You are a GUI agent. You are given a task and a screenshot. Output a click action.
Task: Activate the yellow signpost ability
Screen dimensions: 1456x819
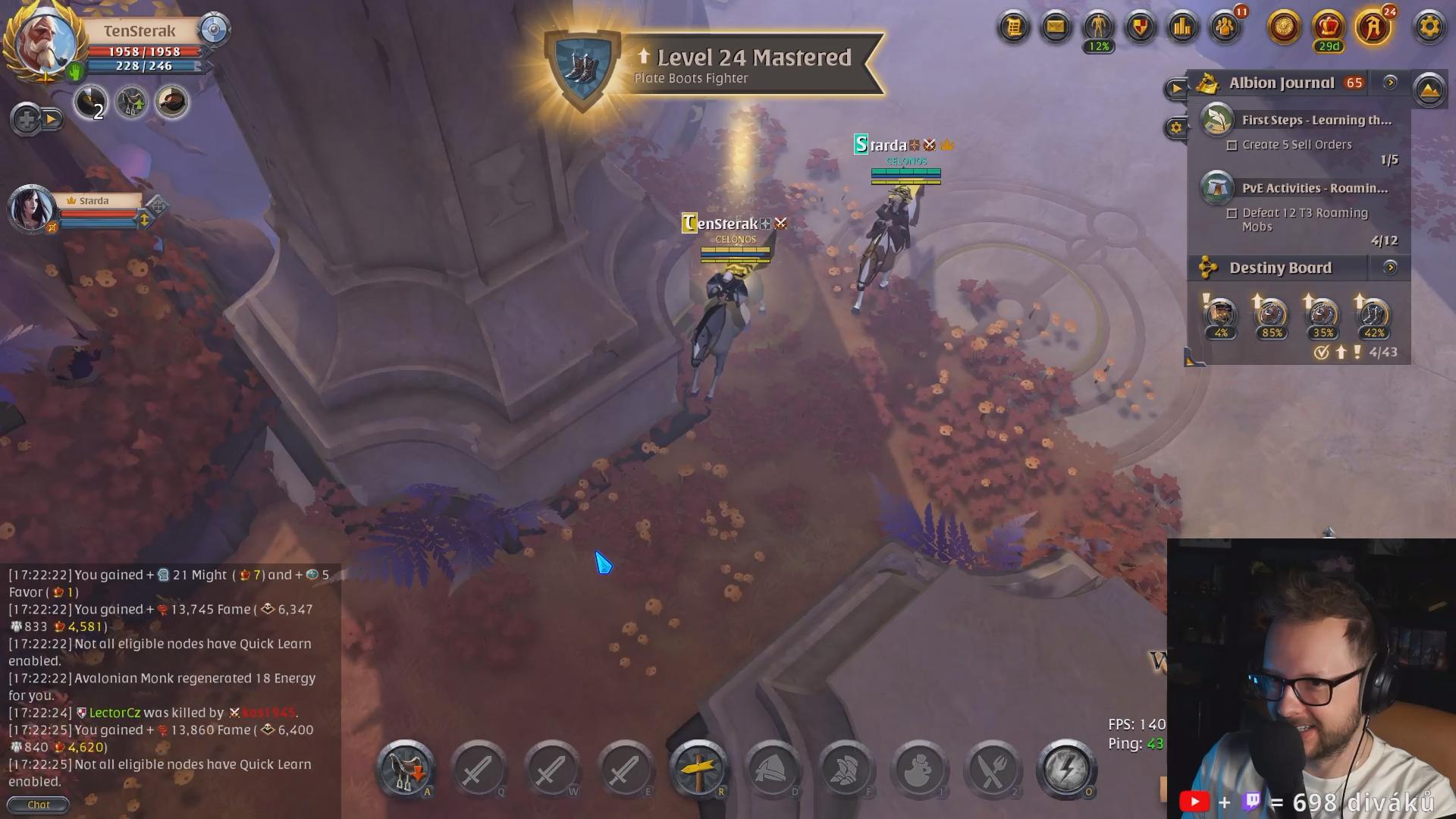click(x=698, y=769)
